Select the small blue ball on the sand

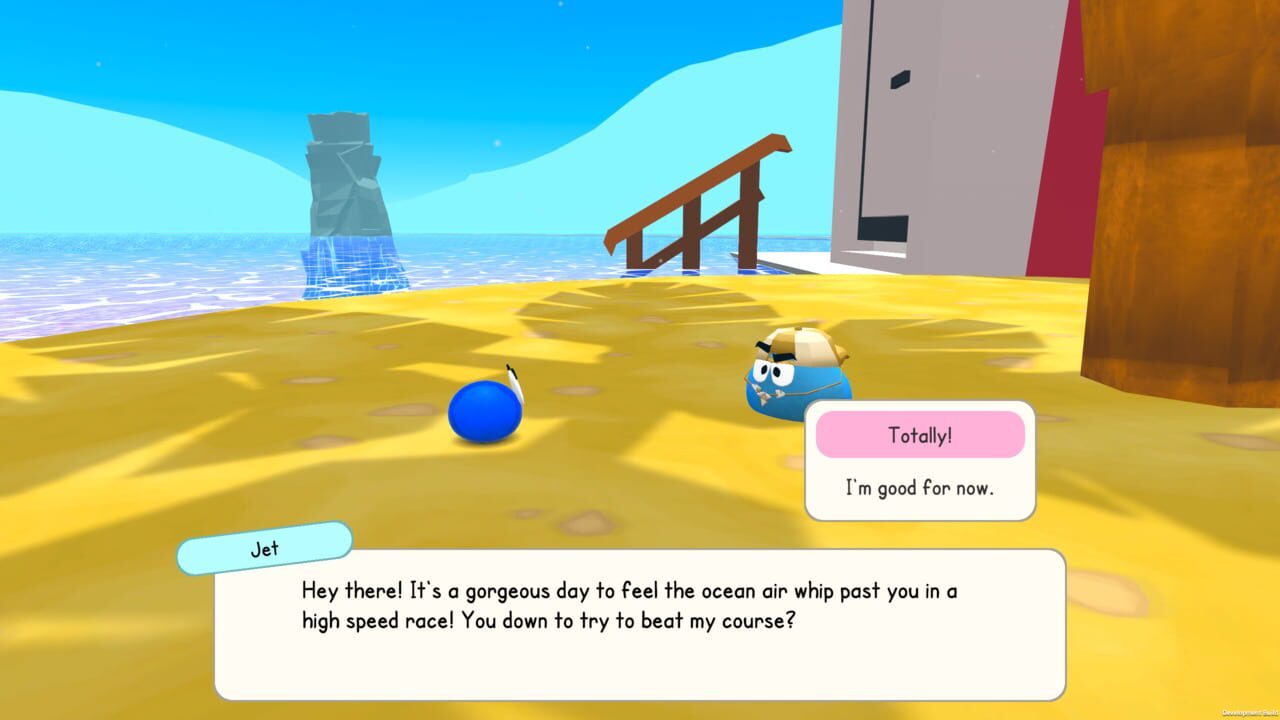coord(487,408)
